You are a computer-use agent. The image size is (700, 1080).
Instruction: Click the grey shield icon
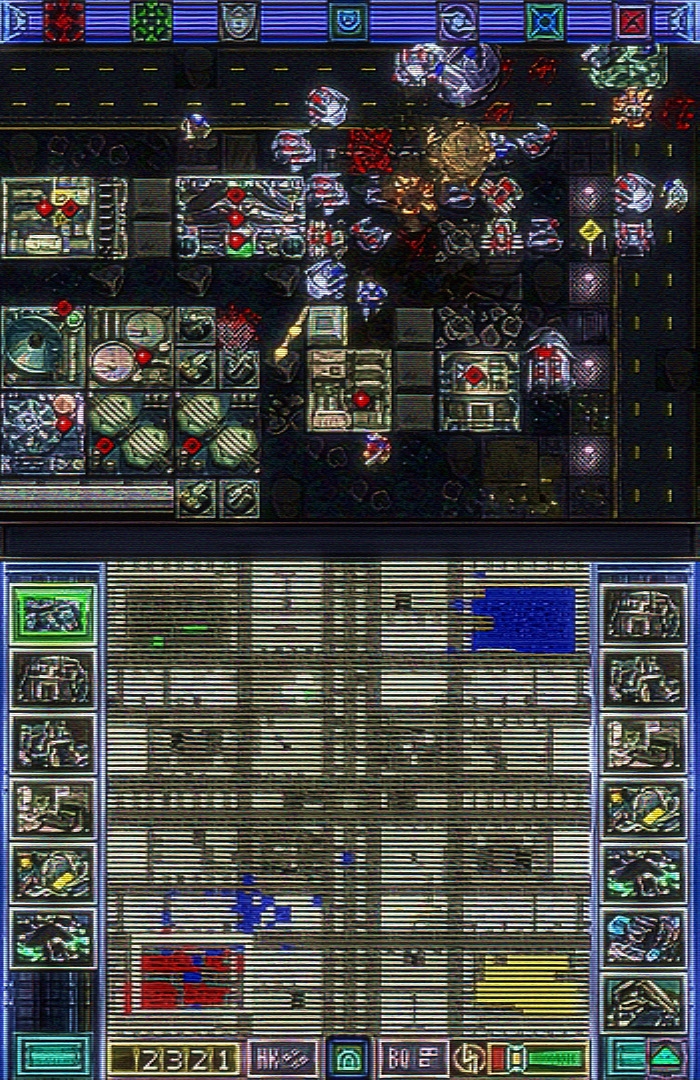click(239, 20)
